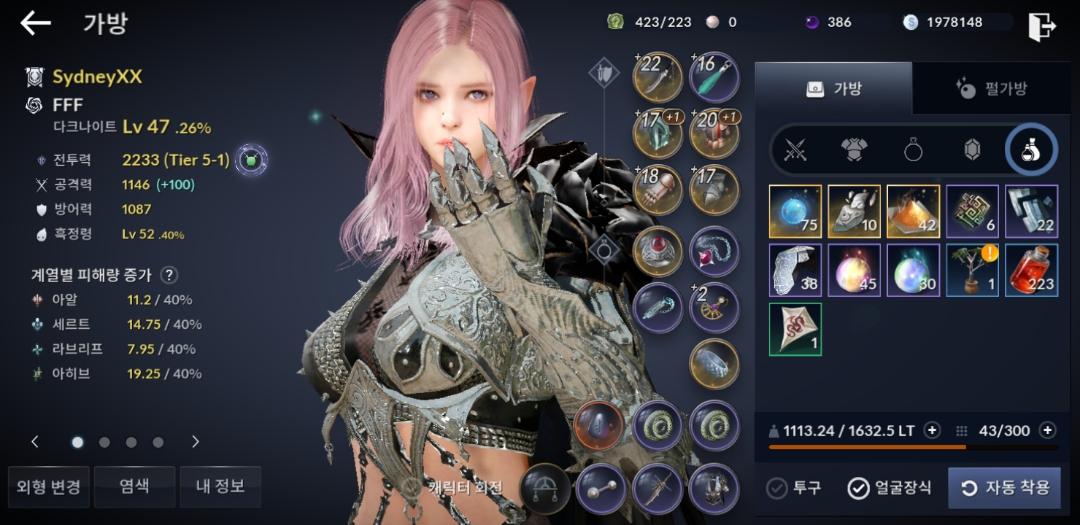Exit via the door icon

pyautogui.click(x=1041, y=26)
